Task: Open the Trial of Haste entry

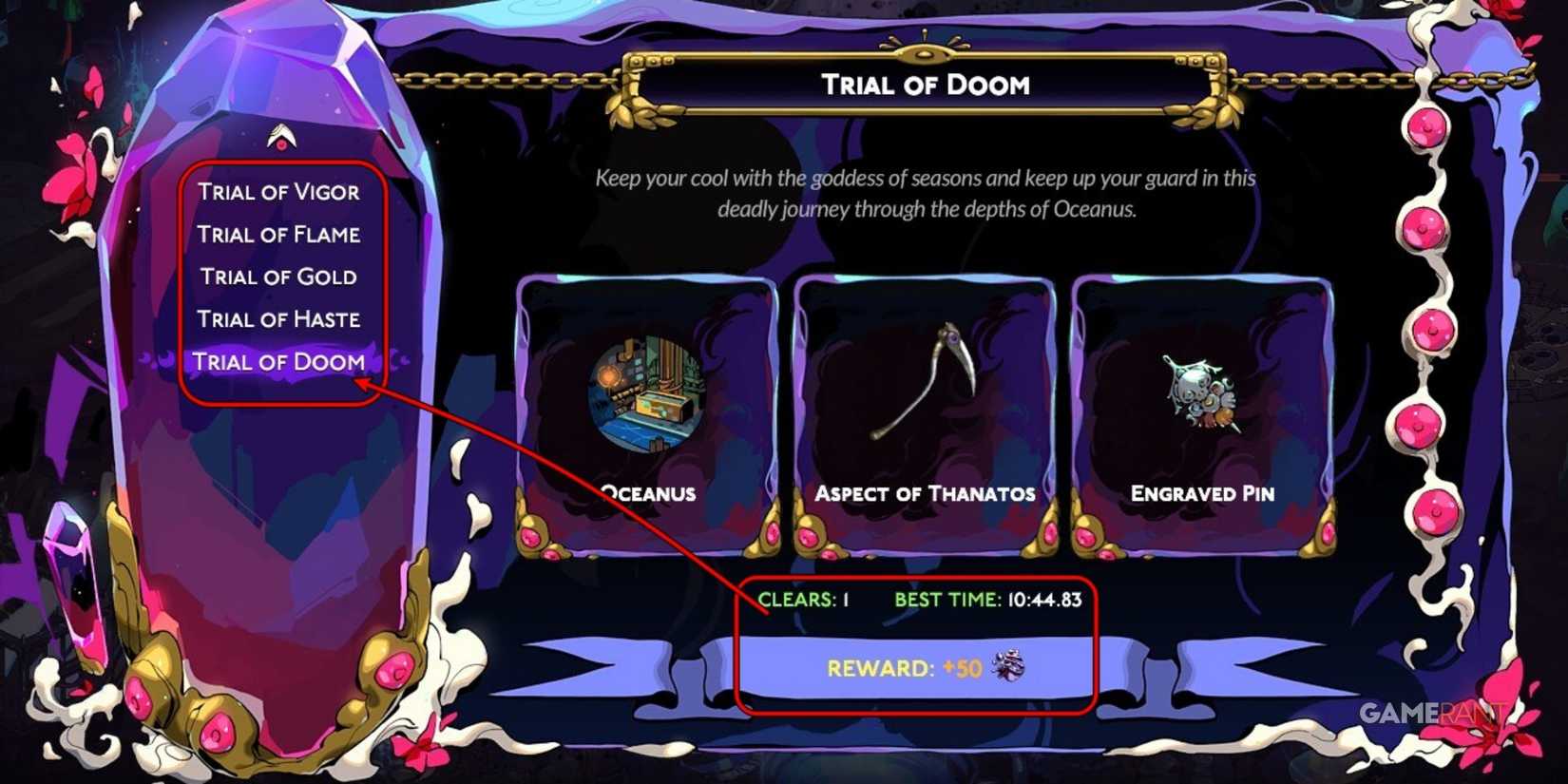Action: pos(279,319)
